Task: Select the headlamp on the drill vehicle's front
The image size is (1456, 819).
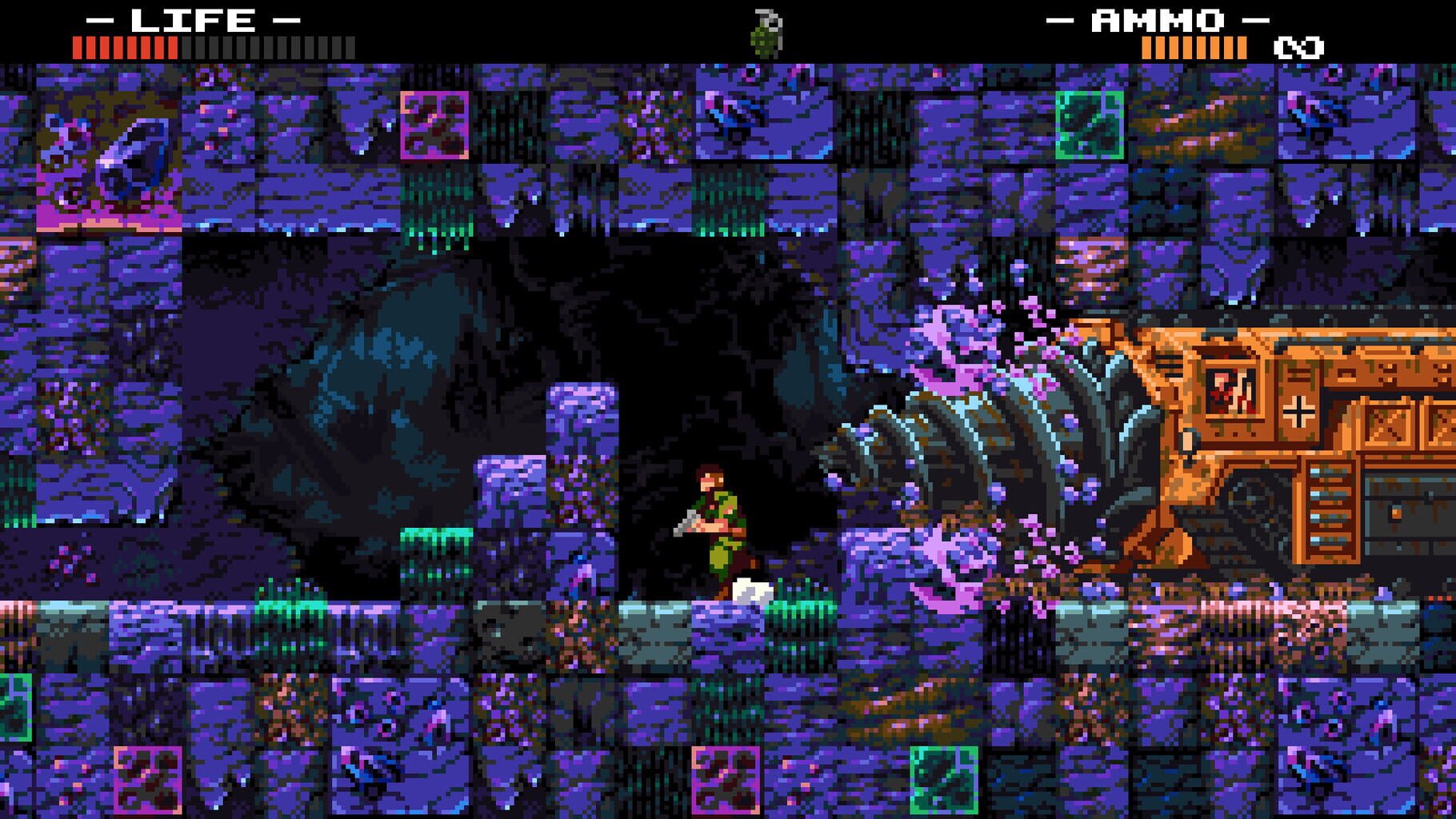Action: point(1187,440)
